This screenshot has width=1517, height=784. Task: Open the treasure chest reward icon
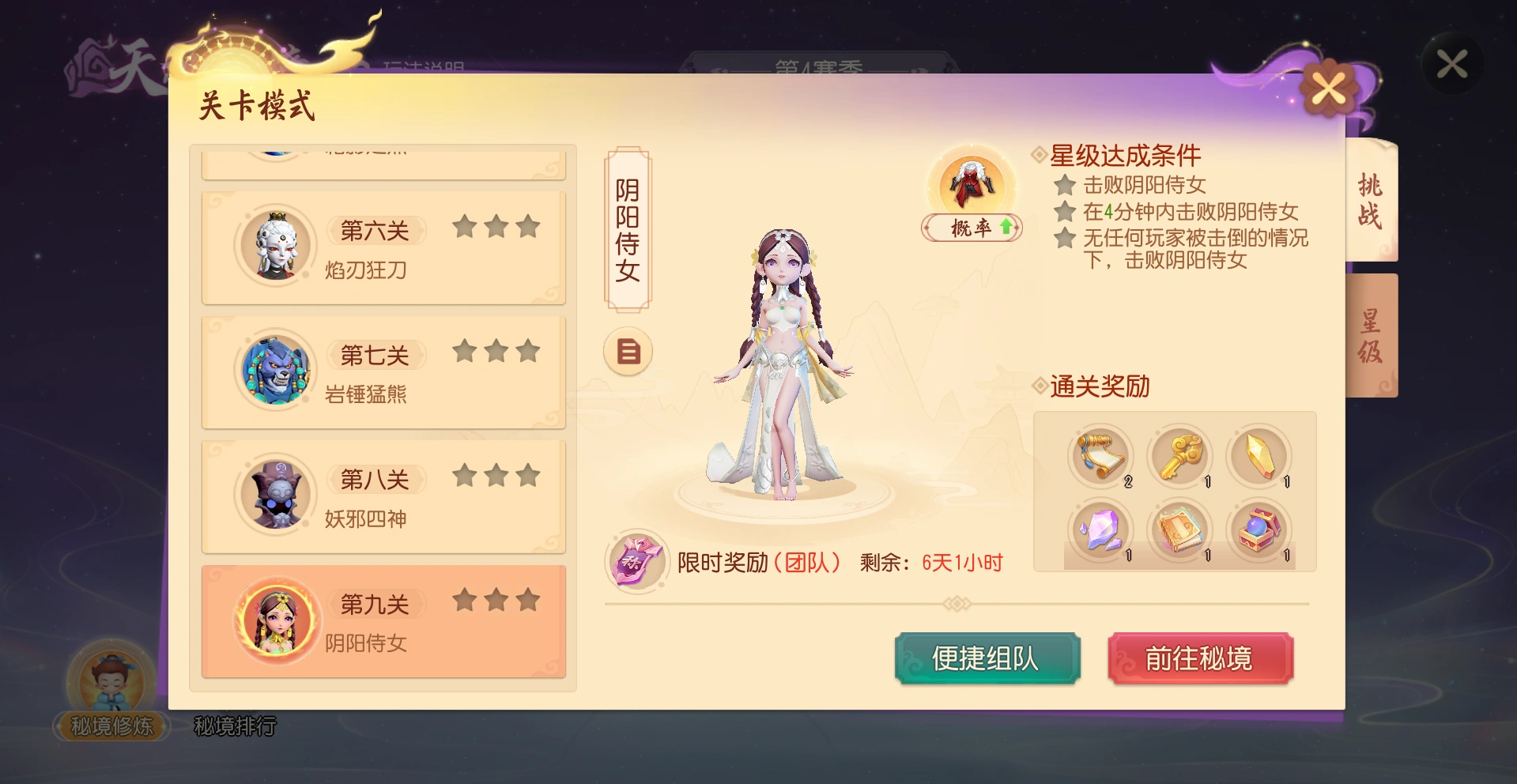click(1259, 531)
